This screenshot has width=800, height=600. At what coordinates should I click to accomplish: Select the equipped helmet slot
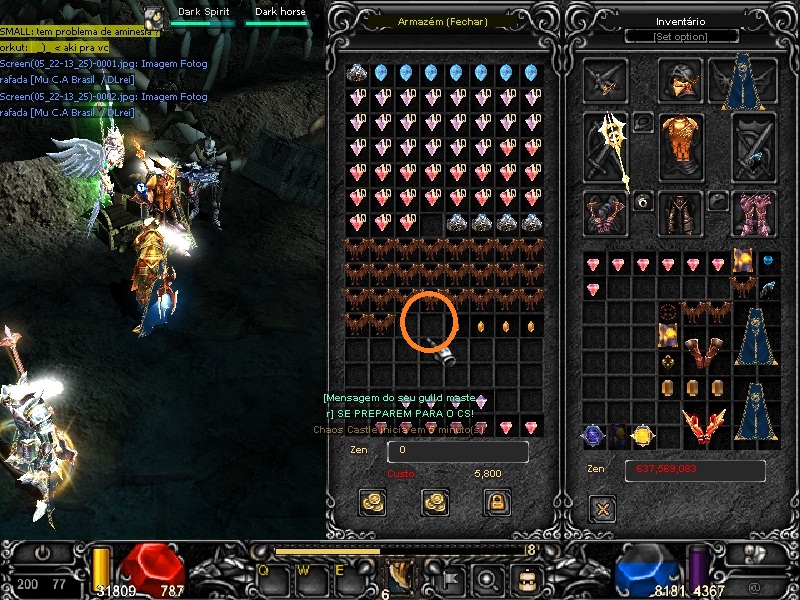coord(680,81)
